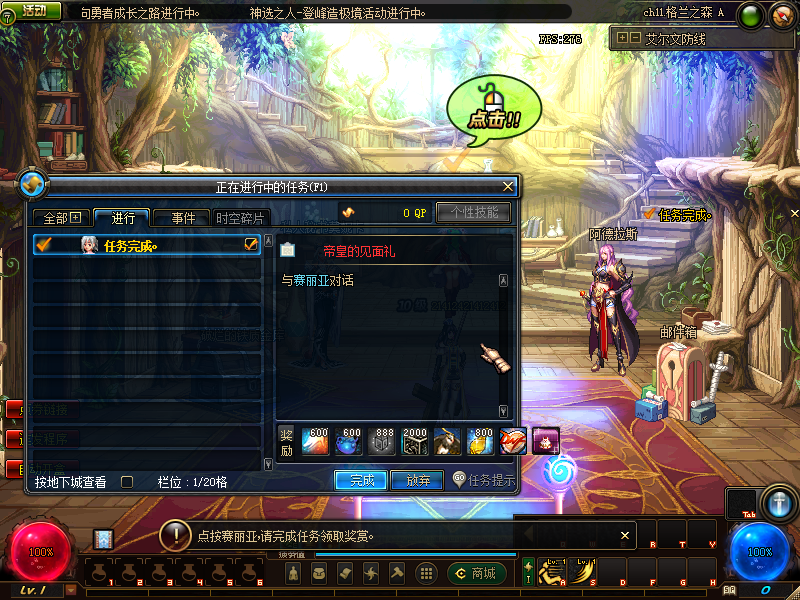Select the 任务完成 quest row
This screenshot has width=800, height=600.
[147, 245]
